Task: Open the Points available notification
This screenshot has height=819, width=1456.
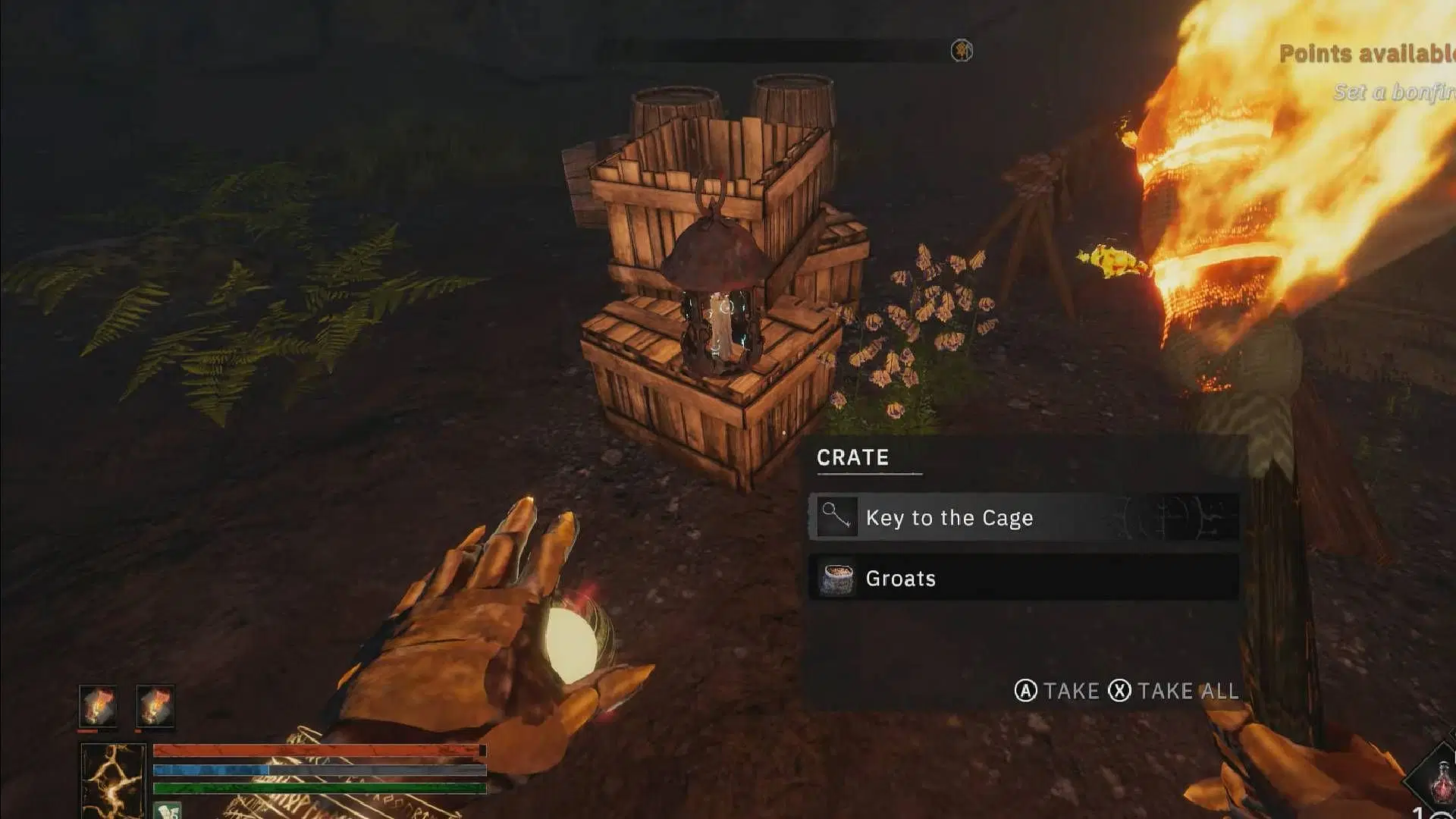Action: point(1367,54)
